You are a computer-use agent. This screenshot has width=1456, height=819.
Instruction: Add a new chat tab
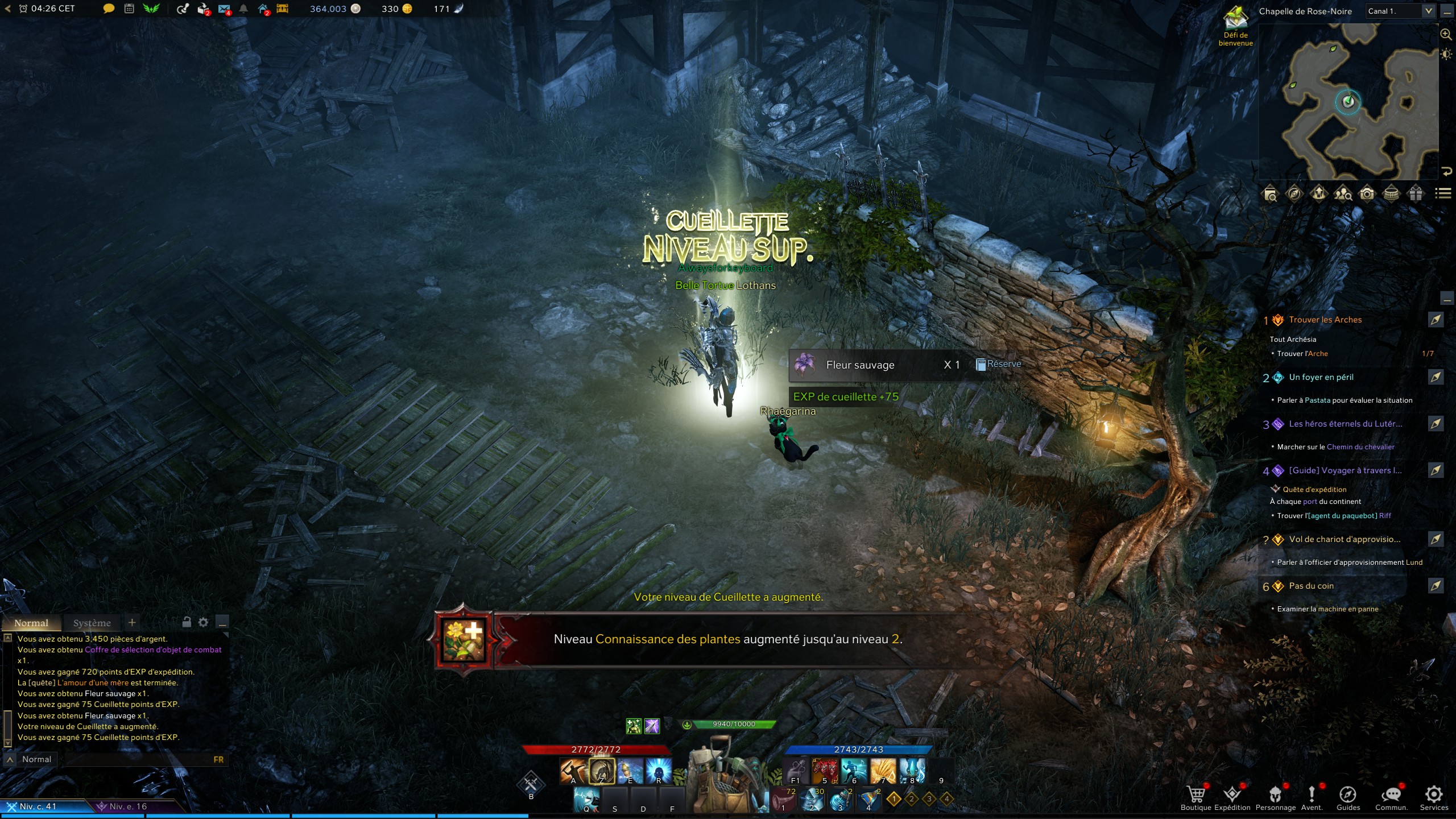tap(132, 622)
